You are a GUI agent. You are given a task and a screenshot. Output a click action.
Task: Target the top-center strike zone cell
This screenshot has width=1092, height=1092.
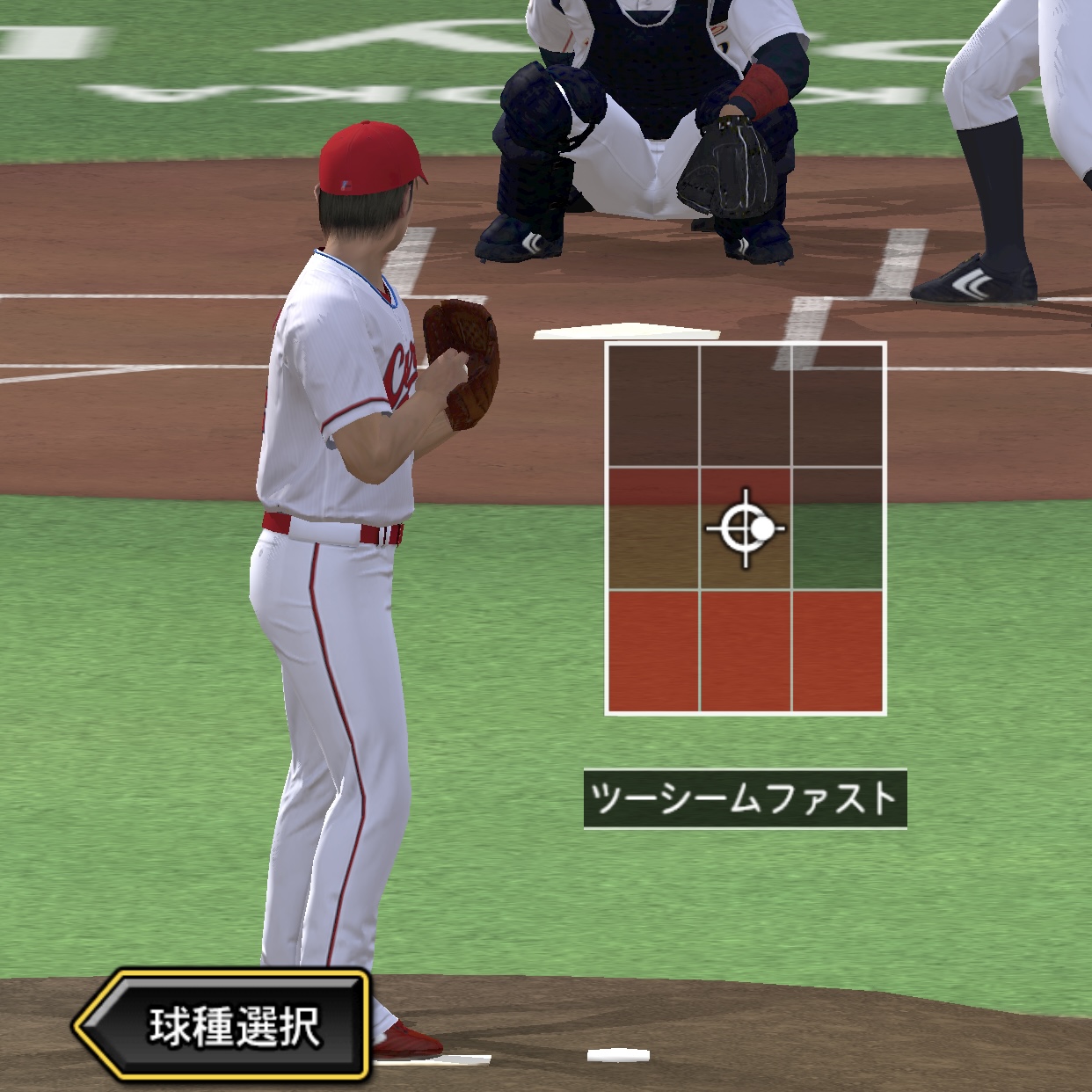click(x=746, y=405)
